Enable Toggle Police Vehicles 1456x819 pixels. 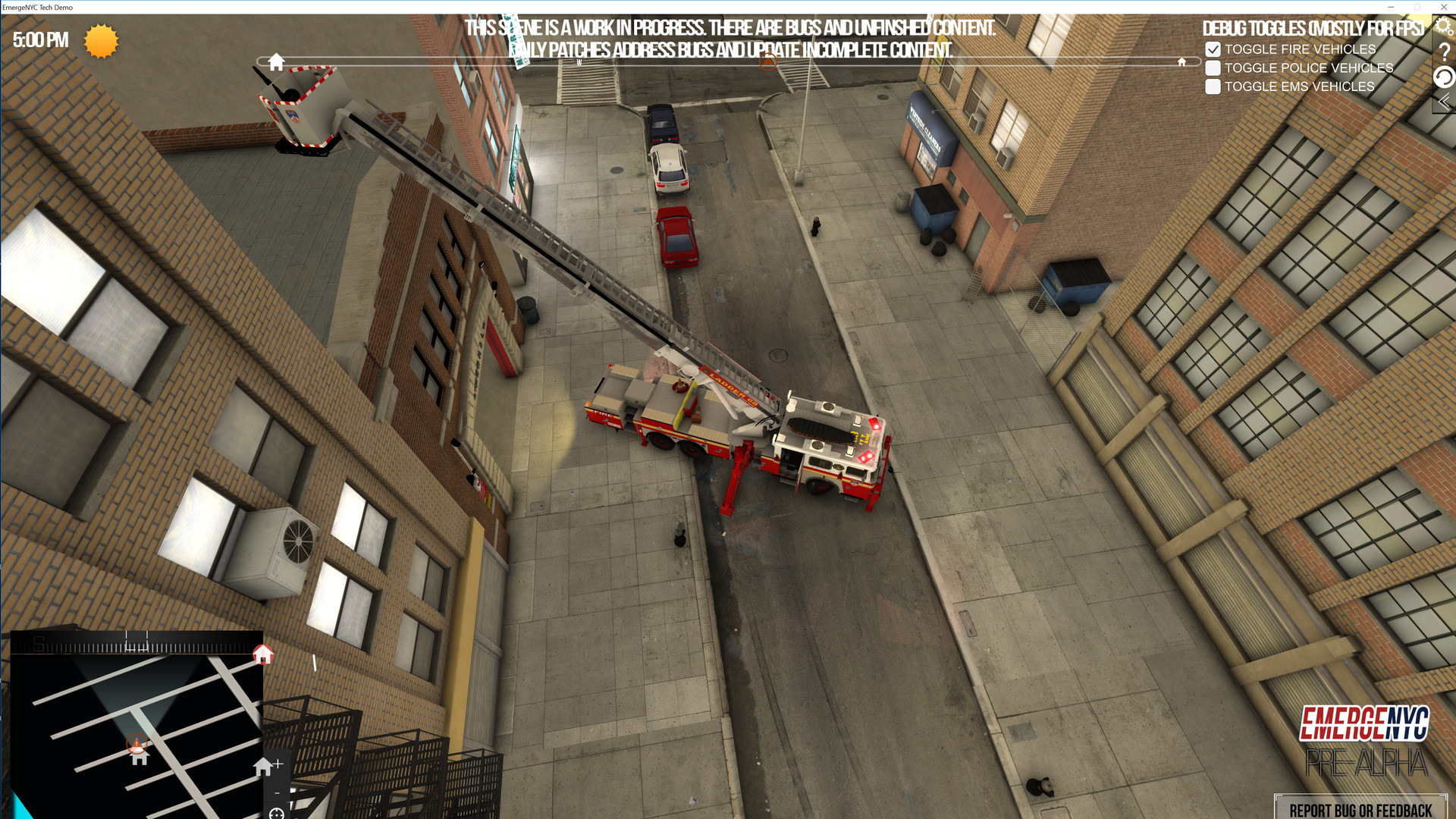point(1213,67)
